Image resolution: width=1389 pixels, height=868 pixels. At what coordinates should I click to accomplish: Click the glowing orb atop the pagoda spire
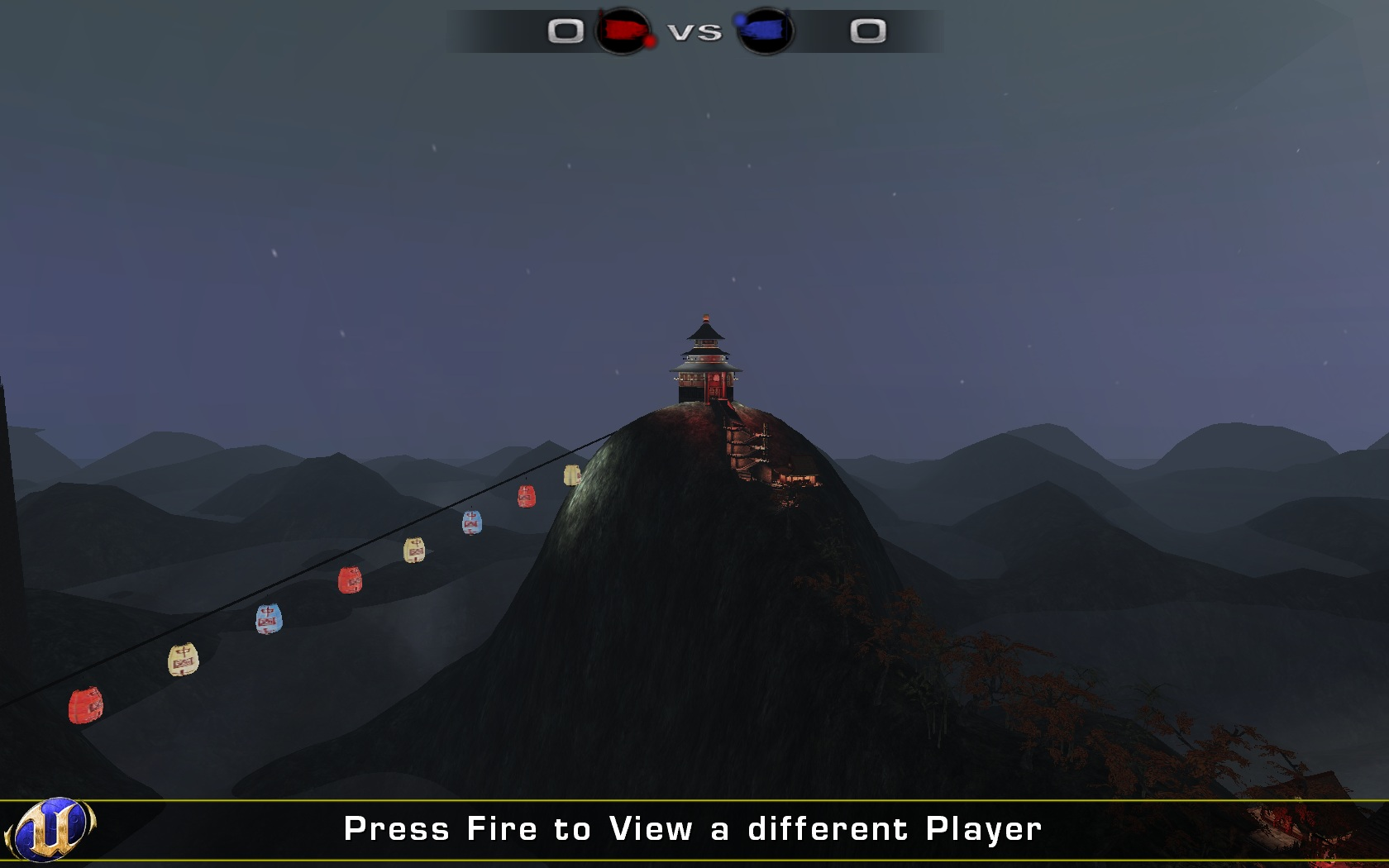704,317
